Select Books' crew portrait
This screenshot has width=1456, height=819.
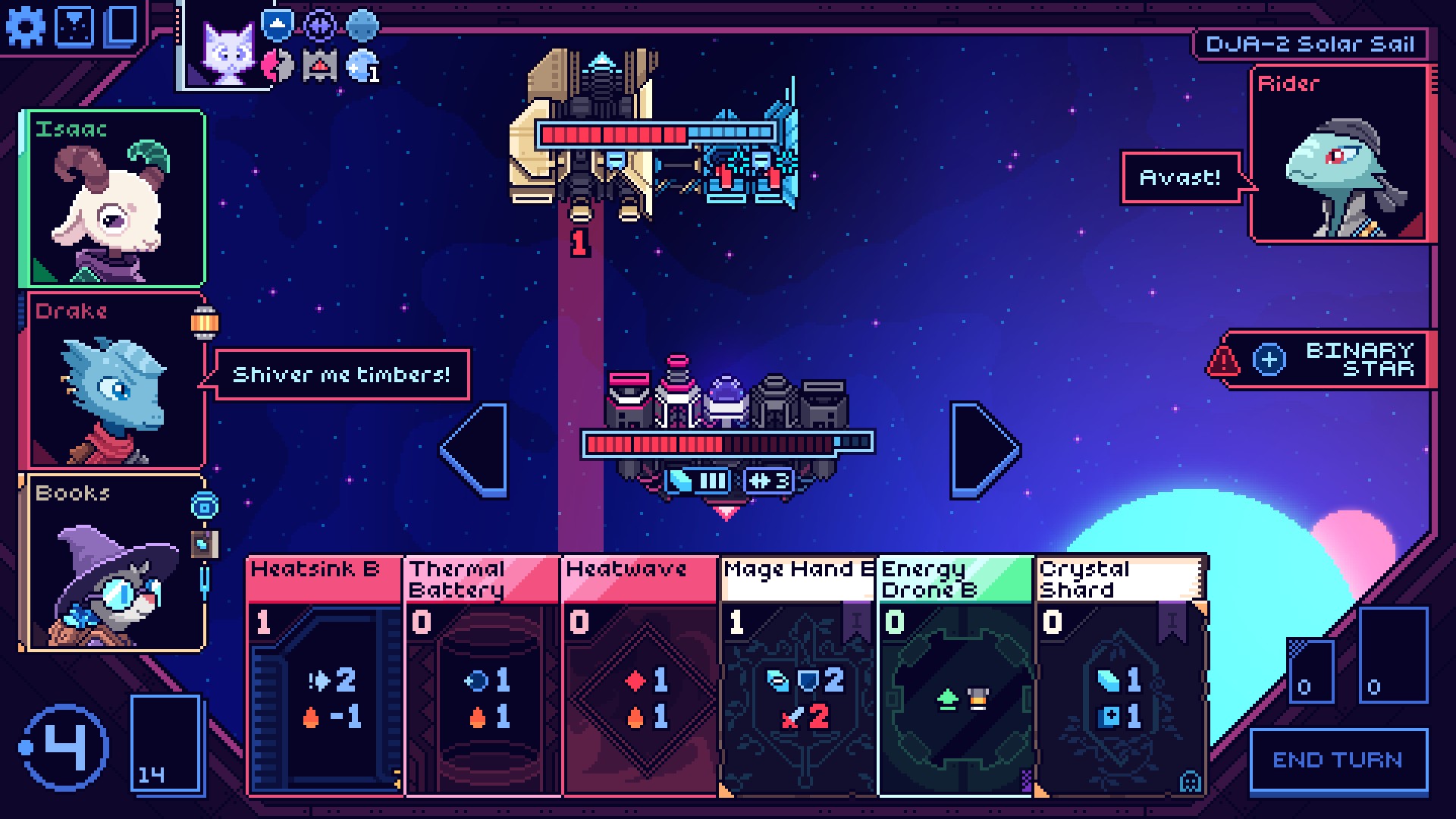[x=114, y=563]
